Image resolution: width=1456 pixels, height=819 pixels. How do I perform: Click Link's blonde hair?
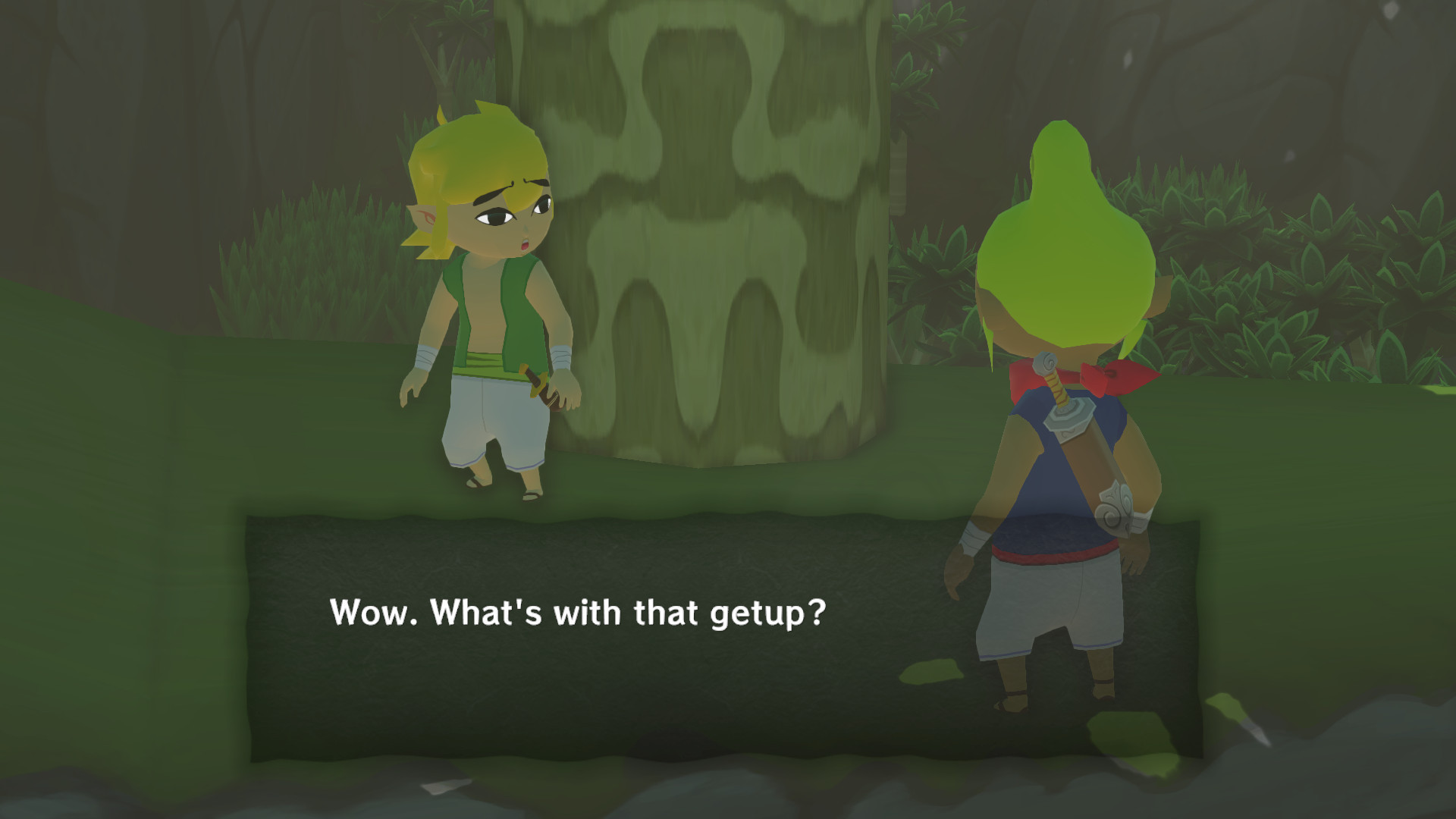478,152
